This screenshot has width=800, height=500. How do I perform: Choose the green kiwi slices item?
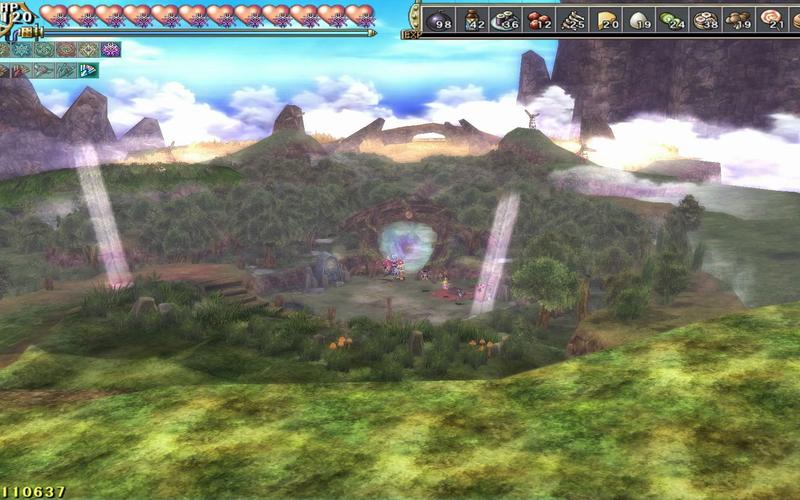pos(672,18)
